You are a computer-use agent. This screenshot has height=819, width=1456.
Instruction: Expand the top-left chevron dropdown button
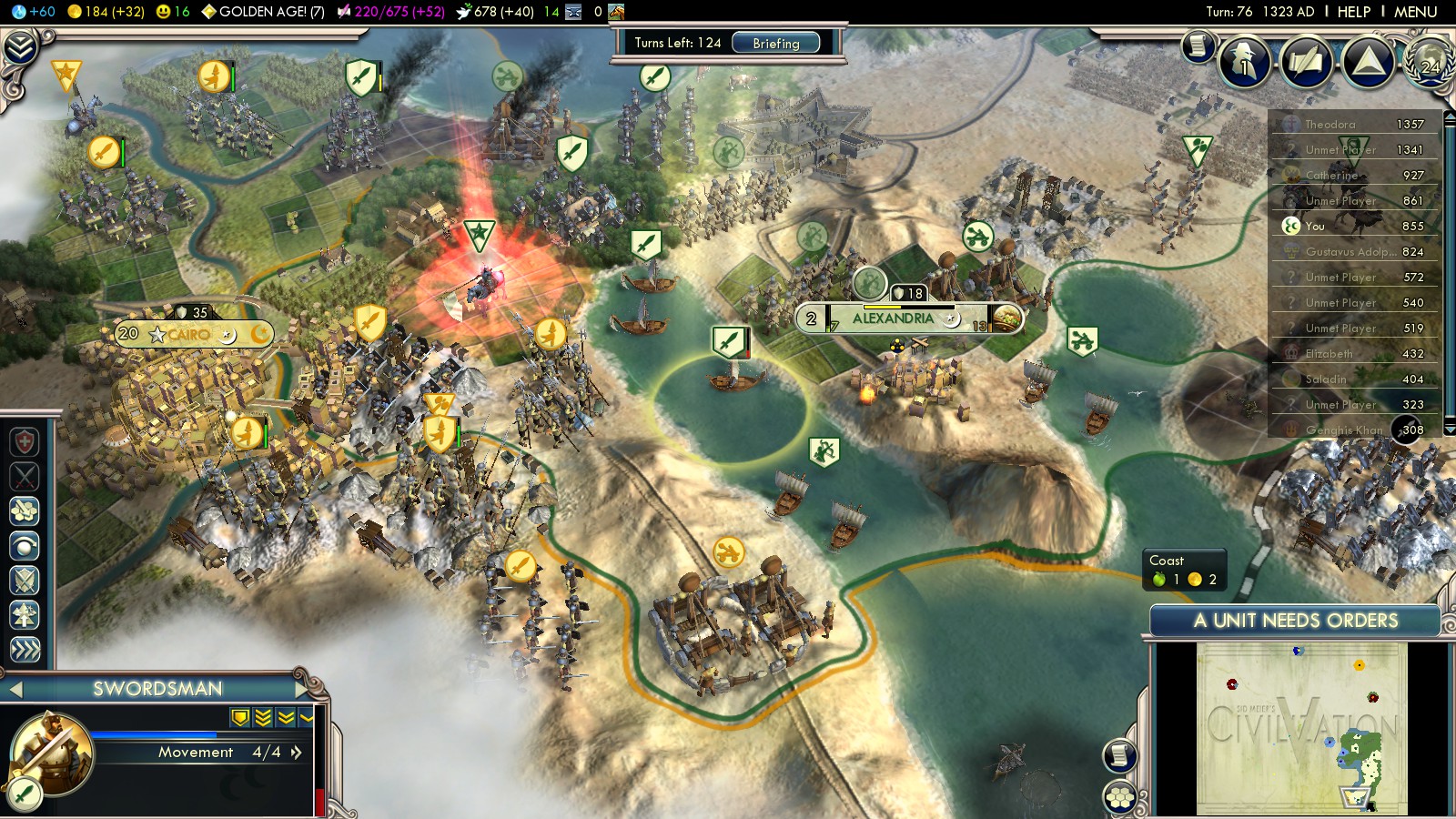coord(20,47)
